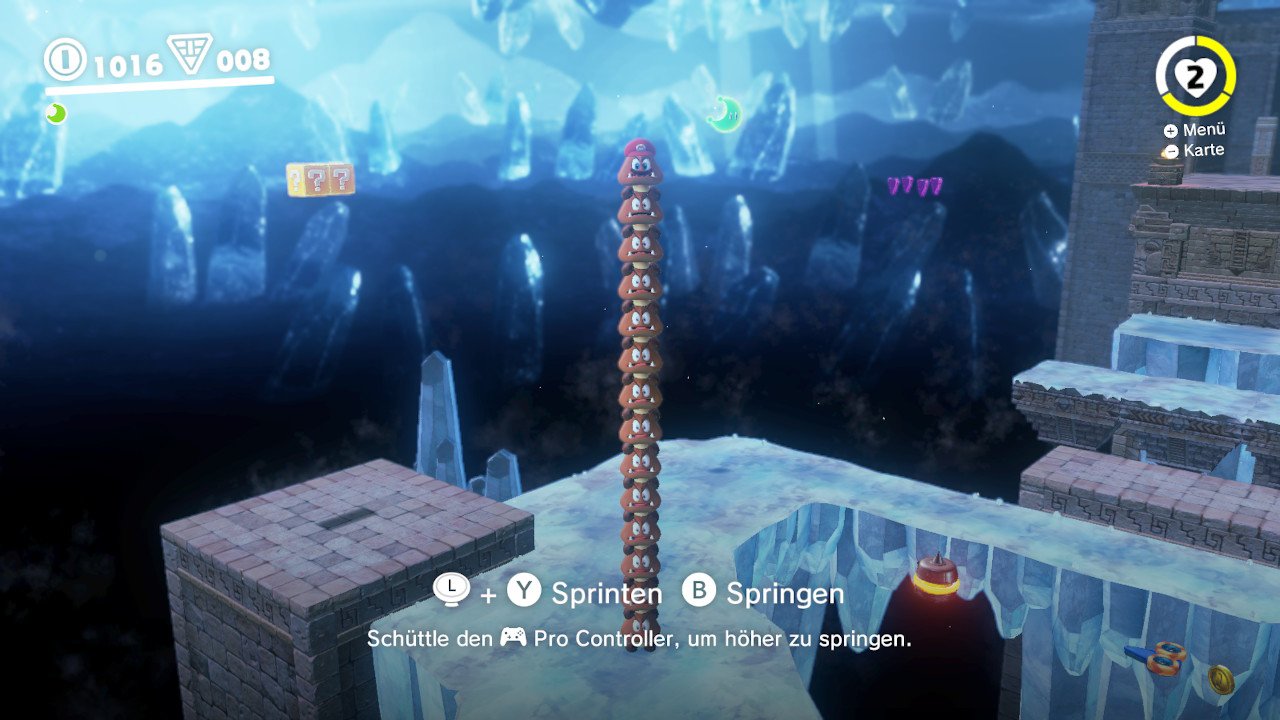This screenshot has width=1280, height=720.
Task: Open the Karte map option
Action: click(x=1194, y=151)
